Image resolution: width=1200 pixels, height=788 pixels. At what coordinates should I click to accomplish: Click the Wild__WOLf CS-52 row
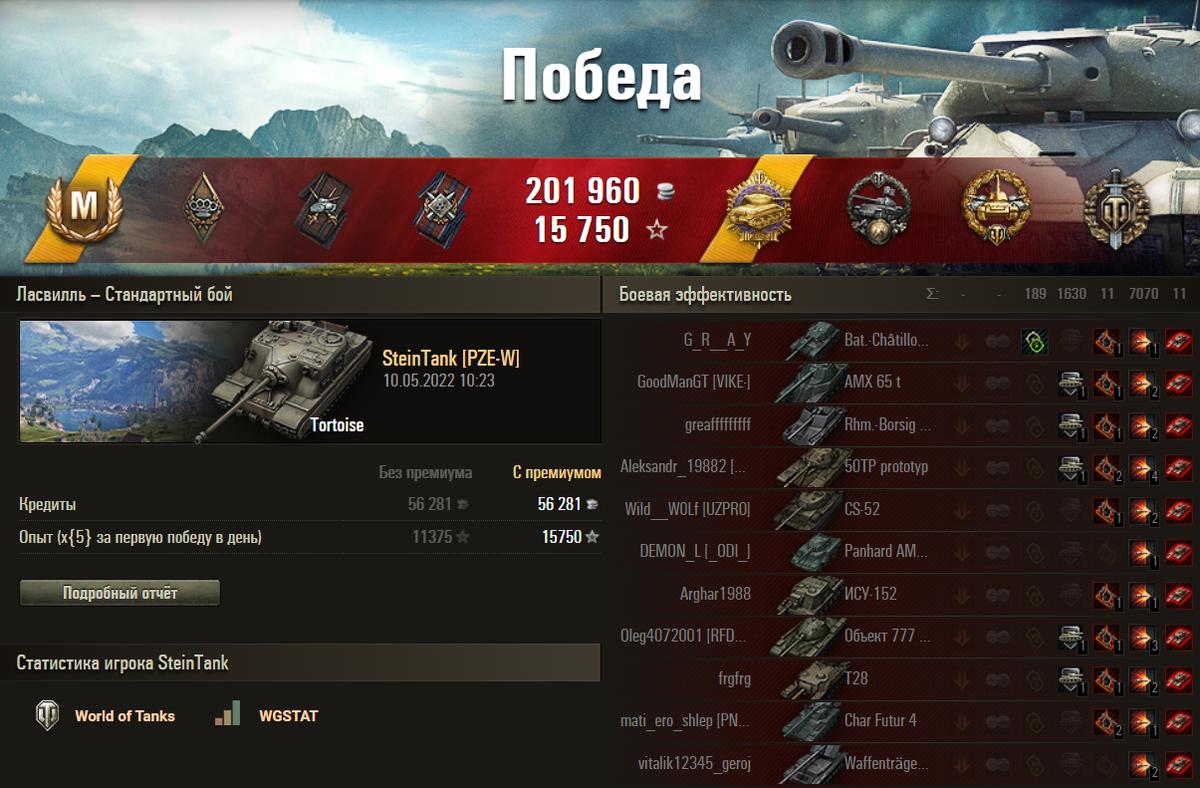[x=687, y=509]
